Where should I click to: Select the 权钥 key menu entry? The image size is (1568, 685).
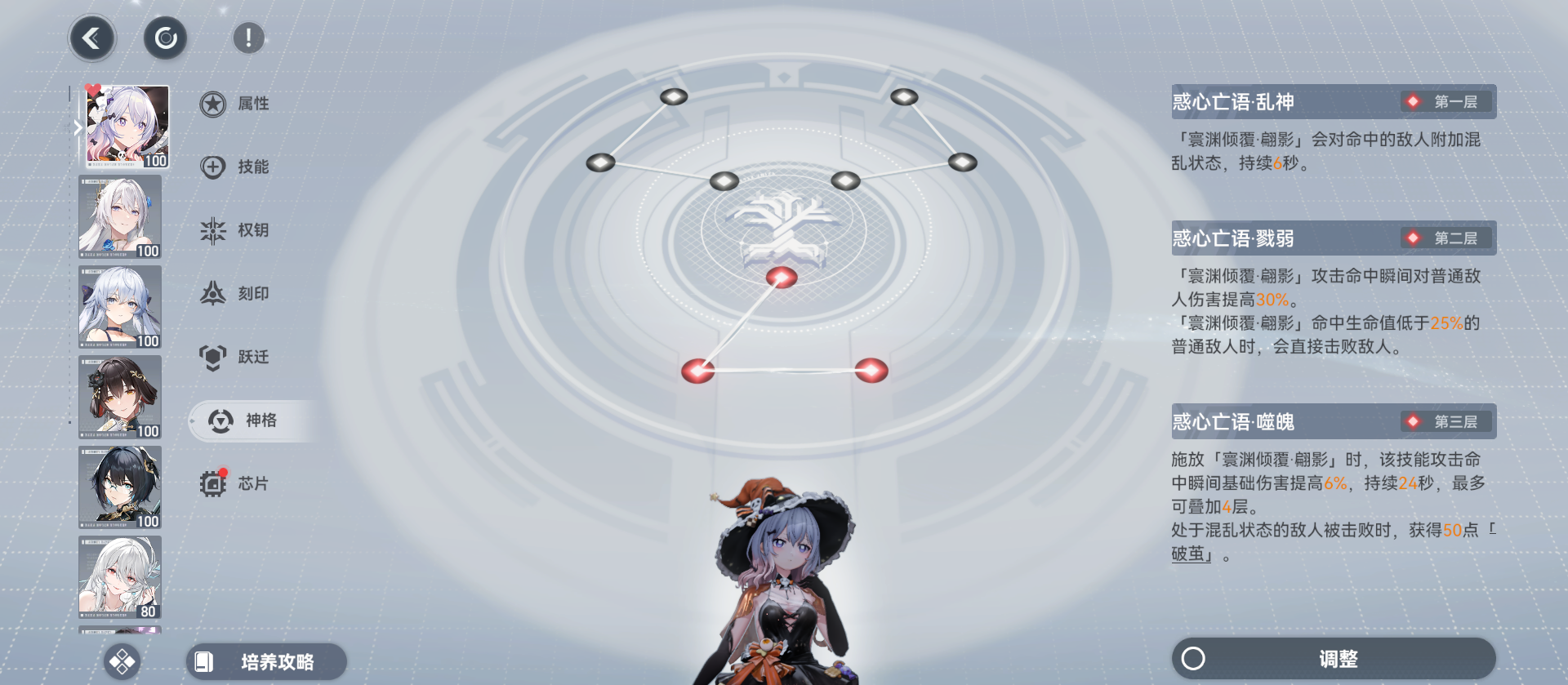tap(212, 230)
